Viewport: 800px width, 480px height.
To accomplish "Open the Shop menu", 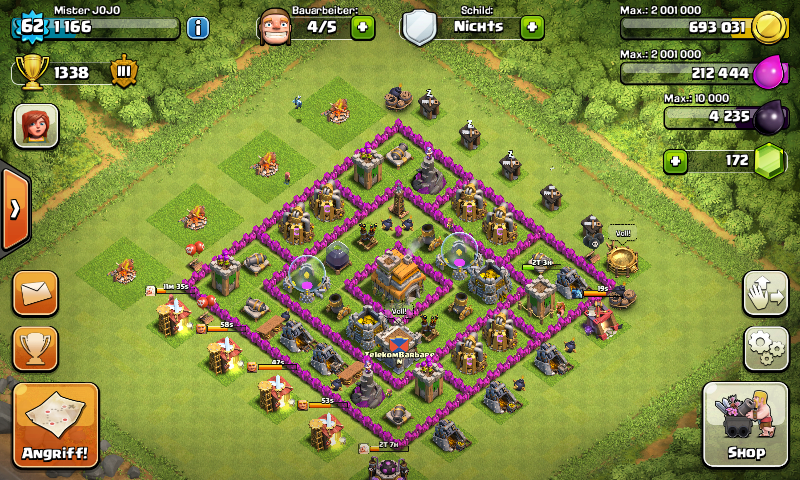I will (x=747, y=424).
